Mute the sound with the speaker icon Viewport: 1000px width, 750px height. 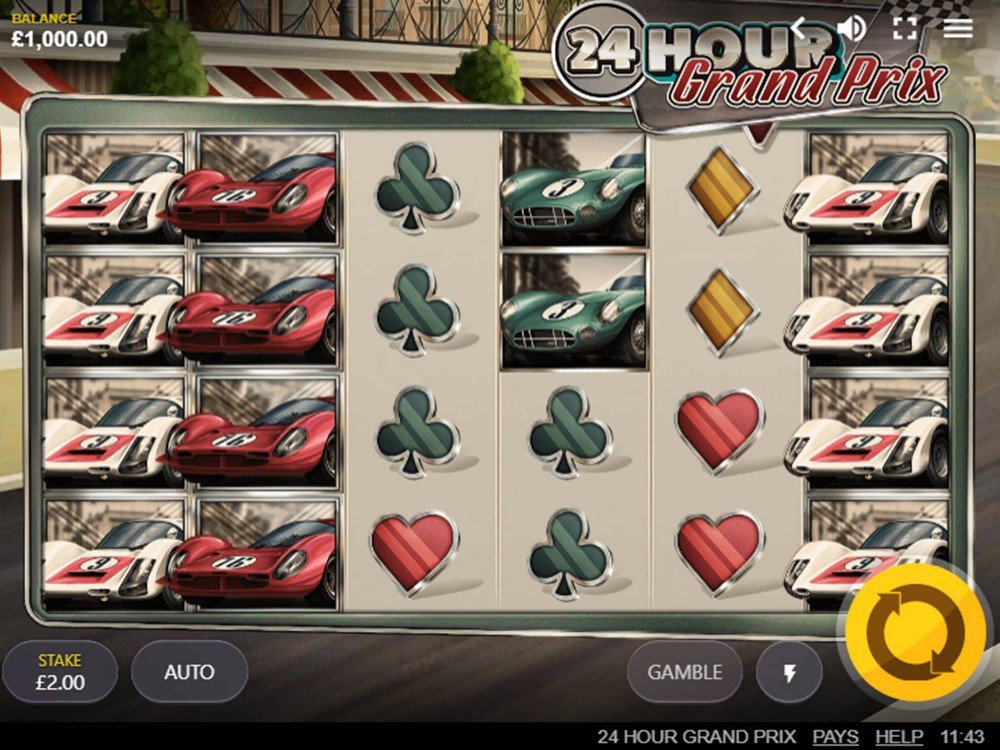click(x=852, y=27)
